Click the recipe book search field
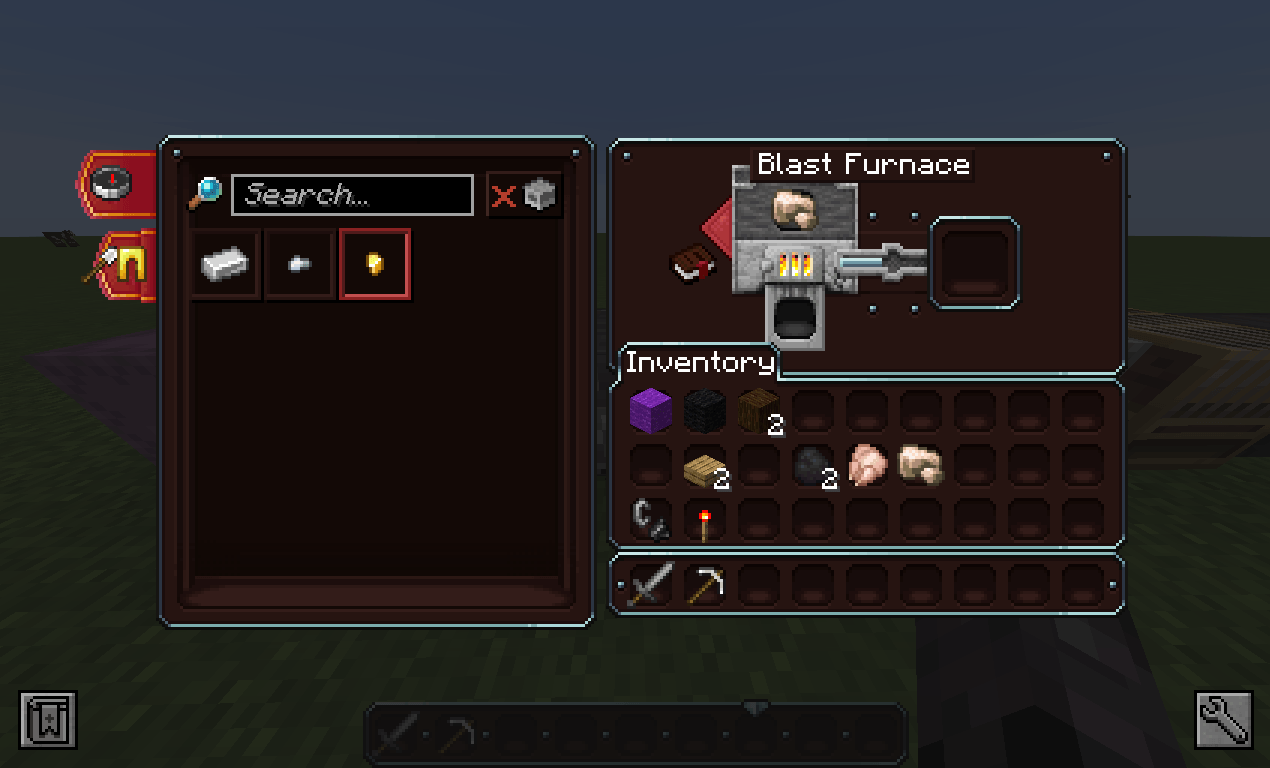Viewport: 1270px width, 768px height. coord(351,195)
